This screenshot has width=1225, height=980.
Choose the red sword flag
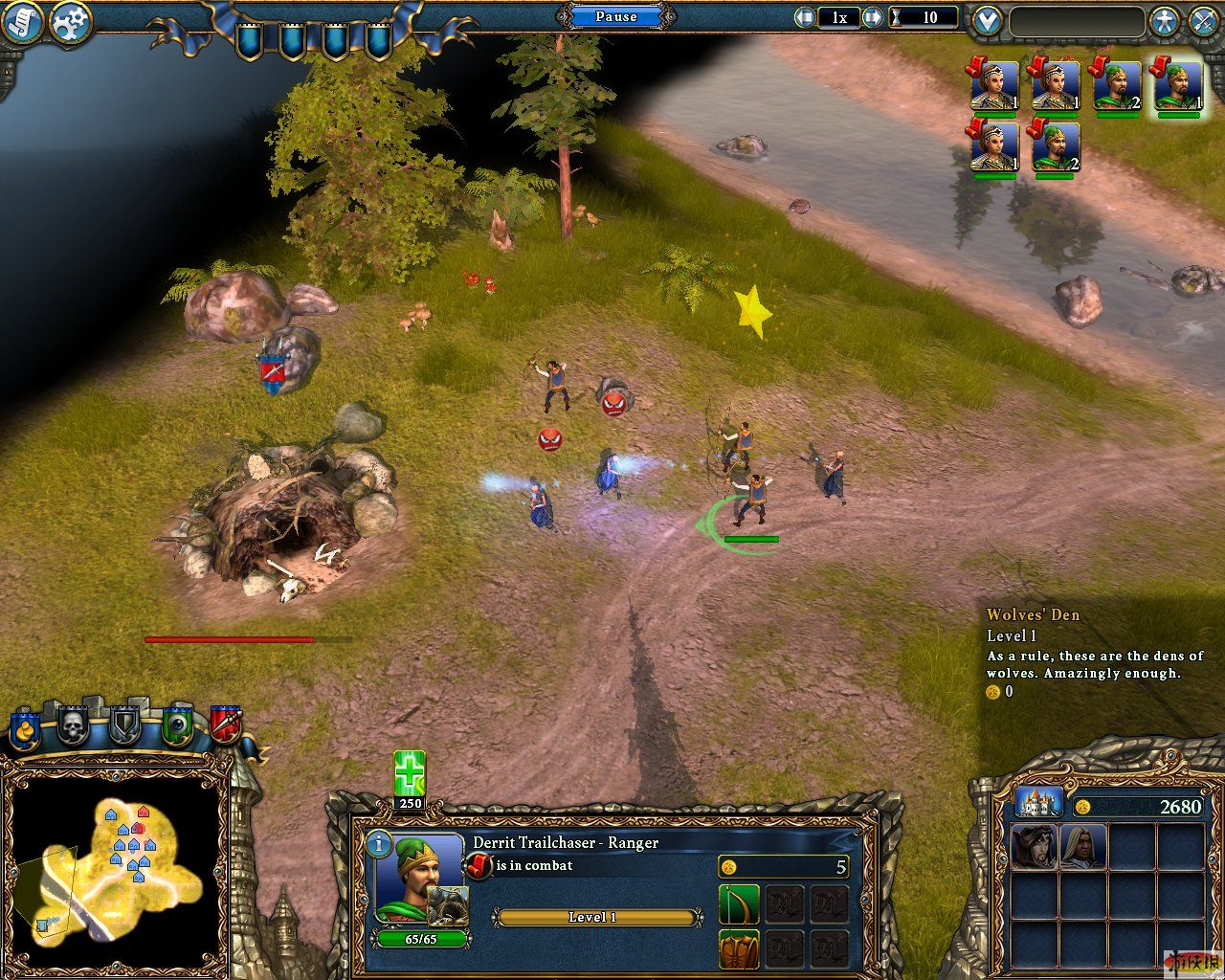pos(225,726)
